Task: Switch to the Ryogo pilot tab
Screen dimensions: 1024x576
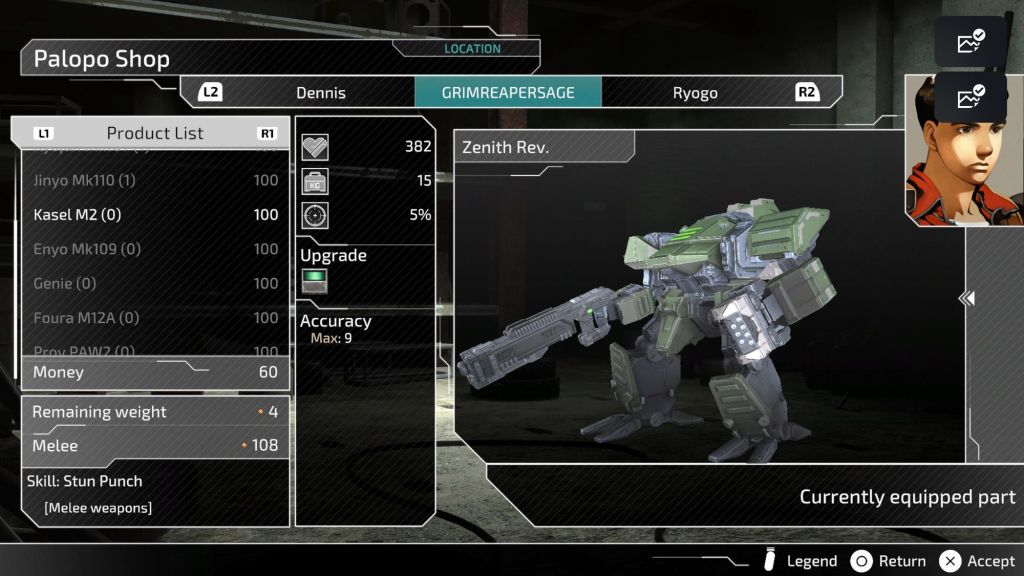Action: tap(695, 93)
